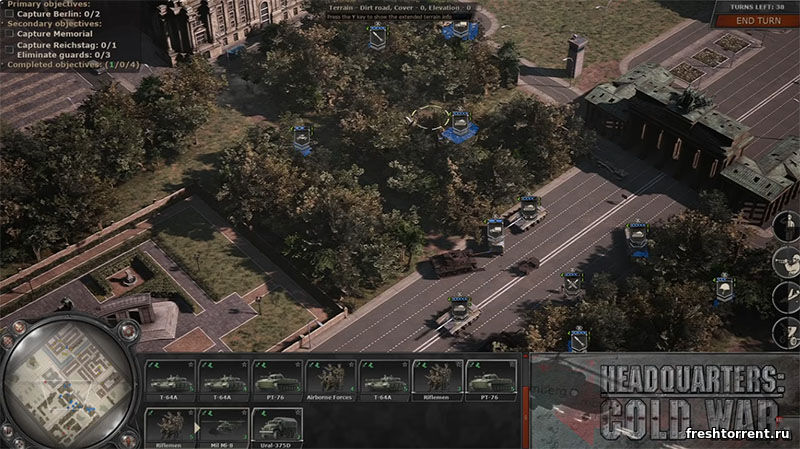Click the circular minimap
The image size is (800, 449).
click(x=67, y=381)
